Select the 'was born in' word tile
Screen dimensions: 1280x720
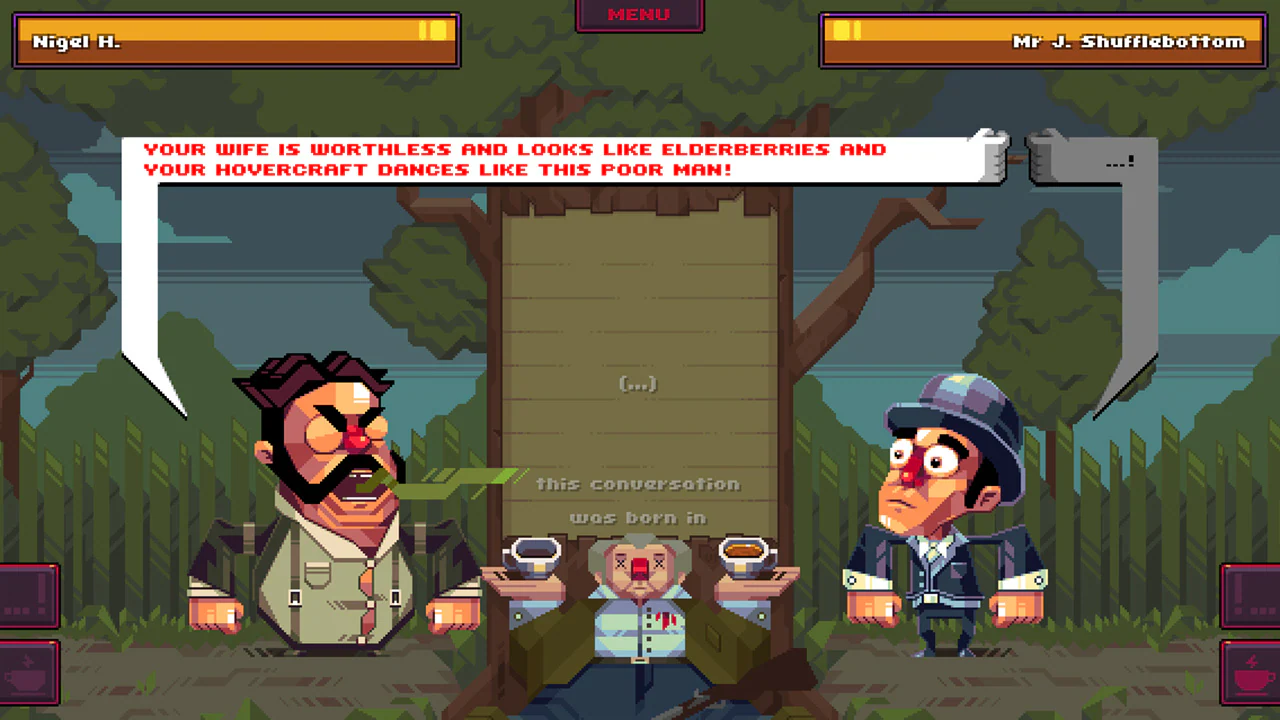638,518
